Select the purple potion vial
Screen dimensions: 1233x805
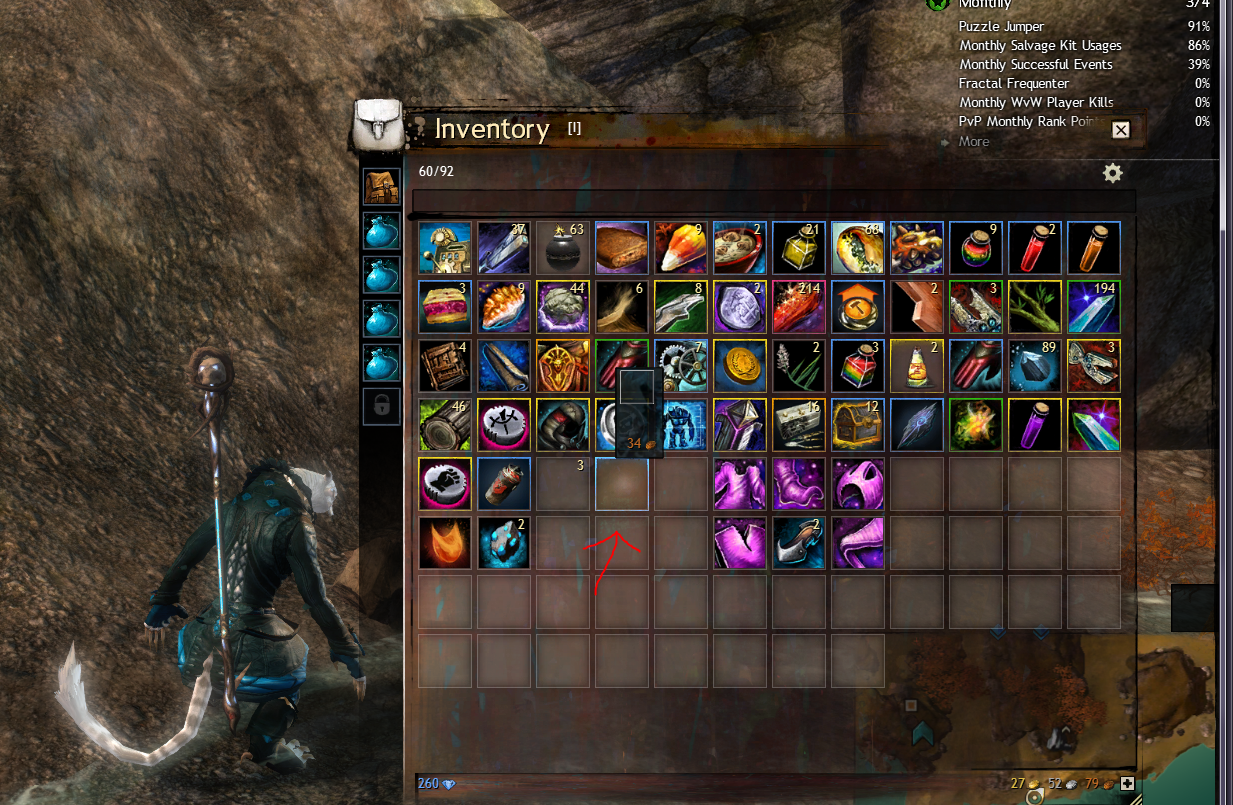[1035, 425]
